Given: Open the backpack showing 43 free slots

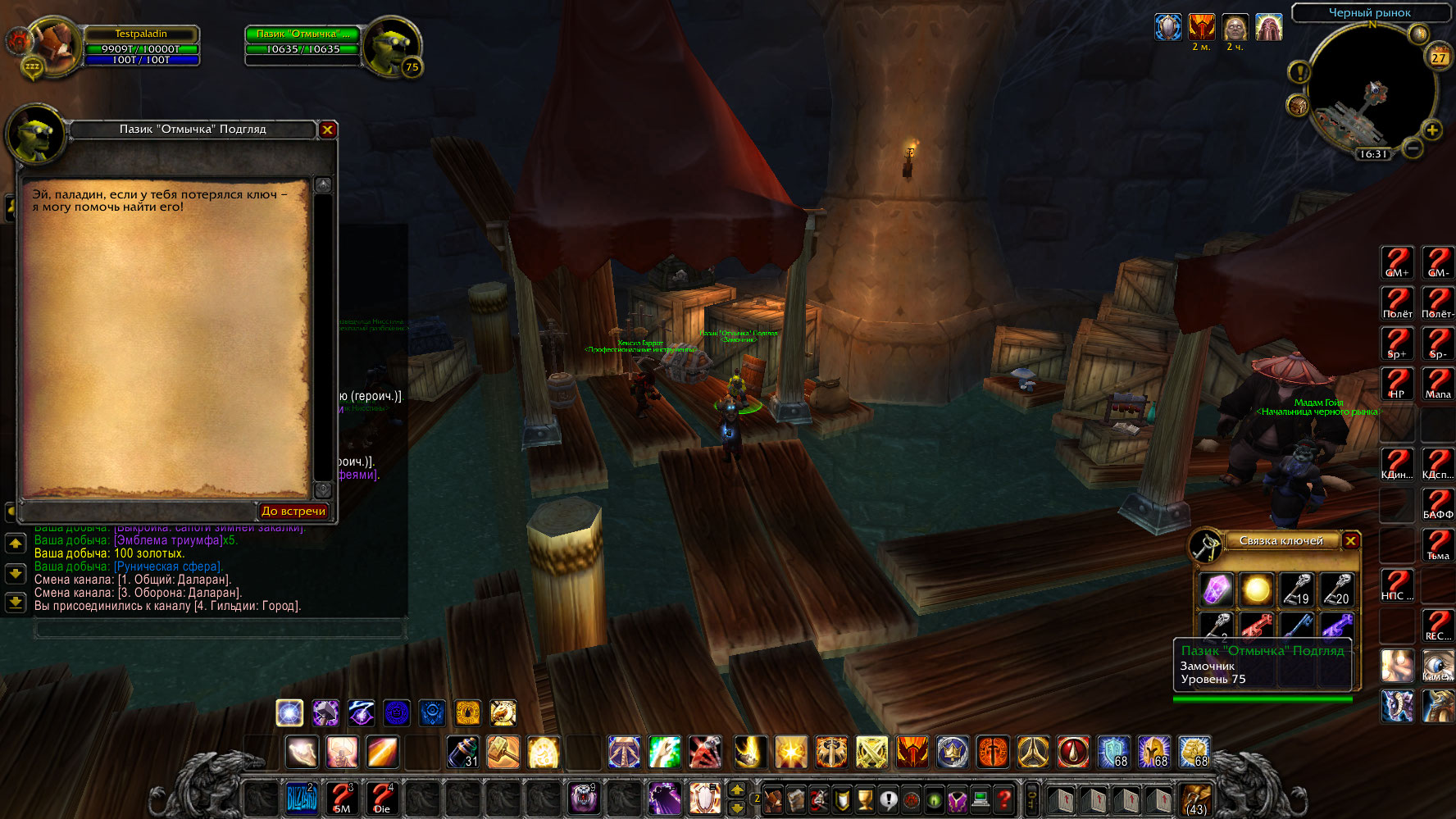Looking at the screenshot, I should [1196, 798].
